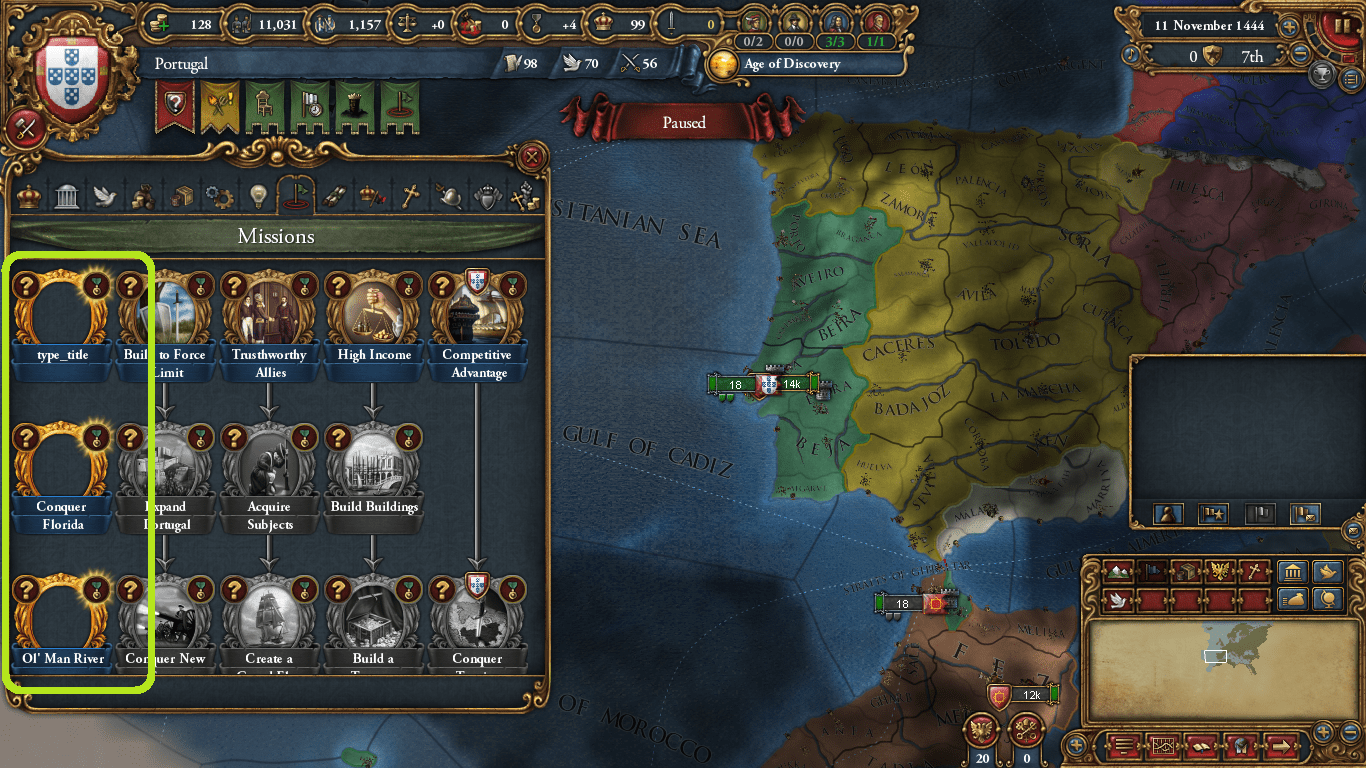Switch to the Diplomacy dove tab
The width and height of the screenshot is (1366, 768).
click(105, 196)
